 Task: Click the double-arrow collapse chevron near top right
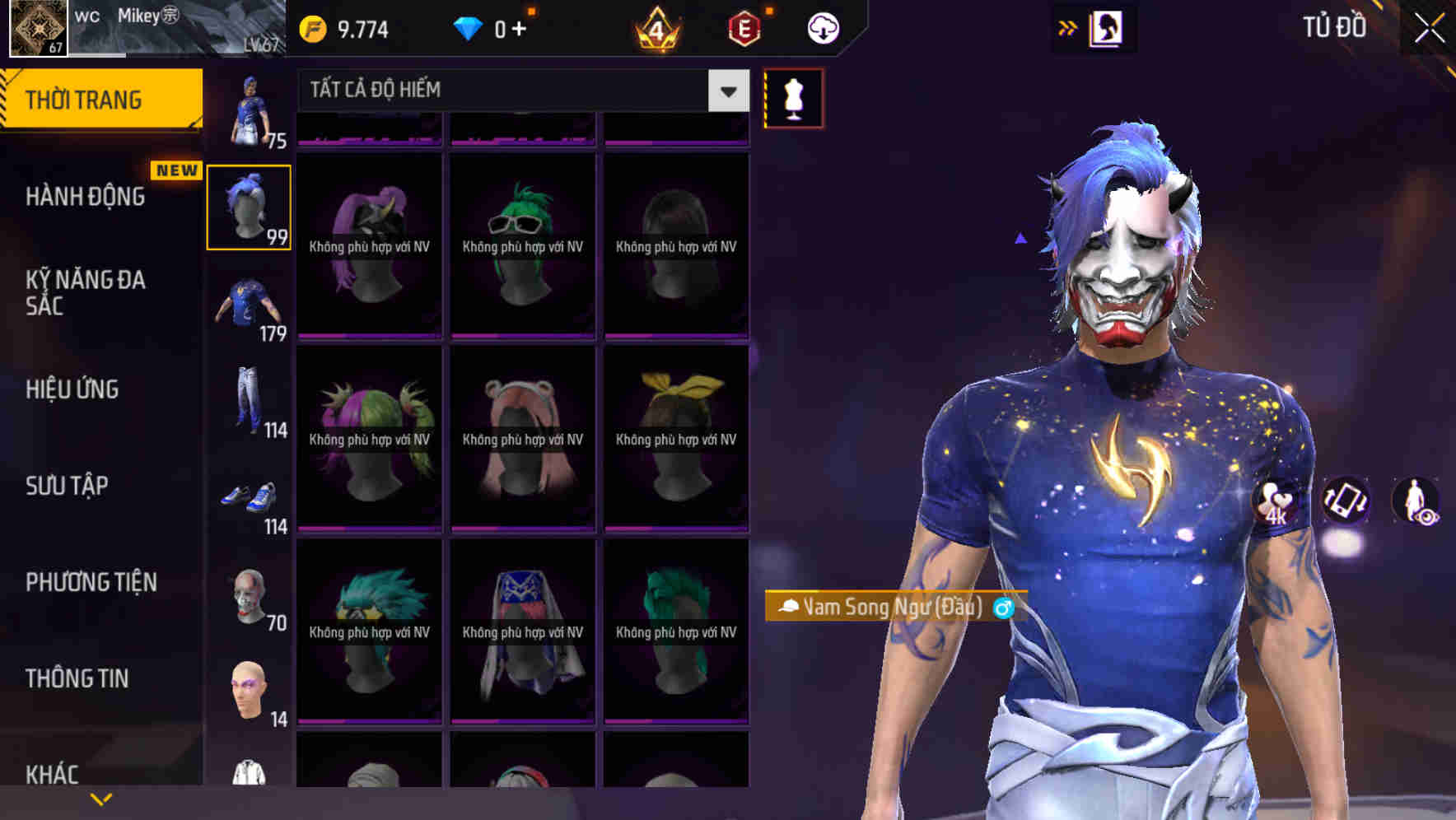coord(1066,27)
